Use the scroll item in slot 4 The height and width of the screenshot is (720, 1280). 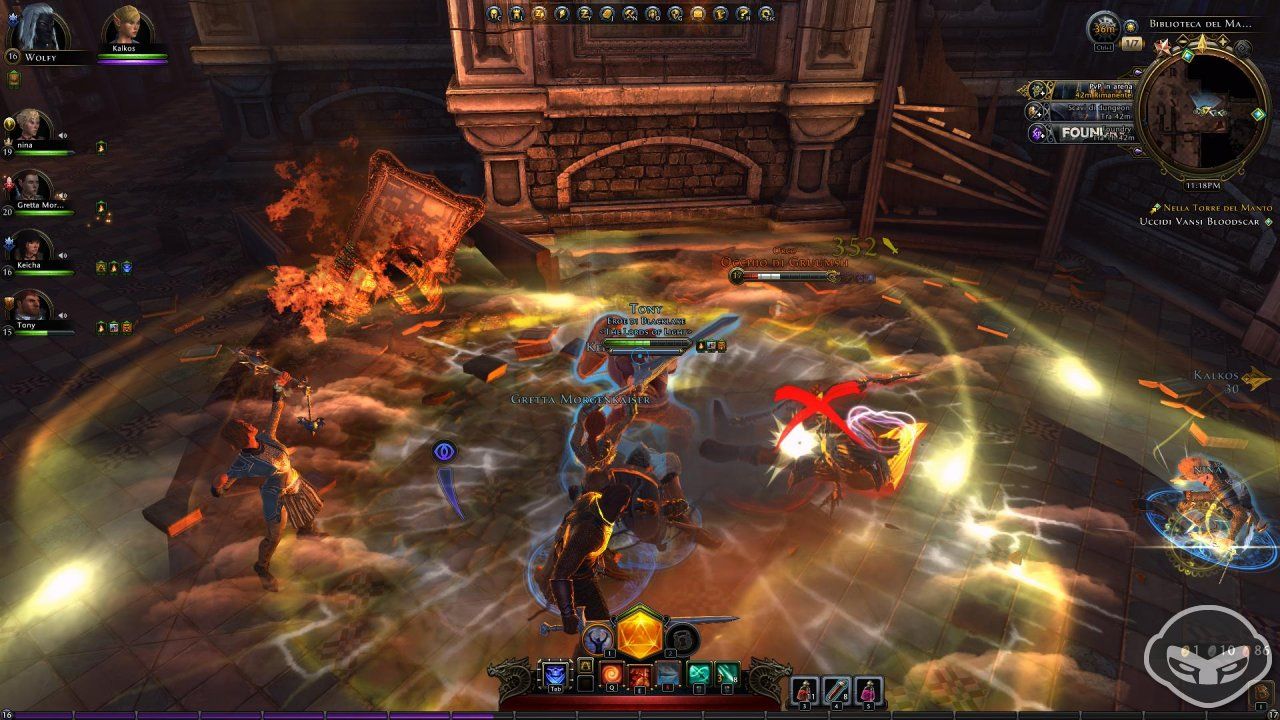[x=836, y=689]
